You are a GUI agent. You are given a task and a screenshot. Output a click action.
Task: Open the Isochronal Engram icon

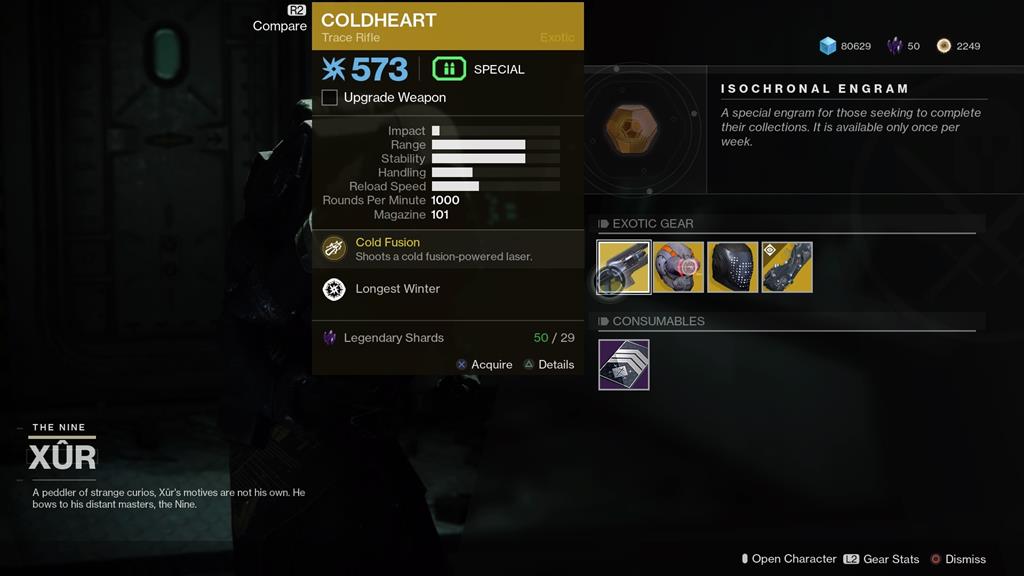[x=633, y=130]
